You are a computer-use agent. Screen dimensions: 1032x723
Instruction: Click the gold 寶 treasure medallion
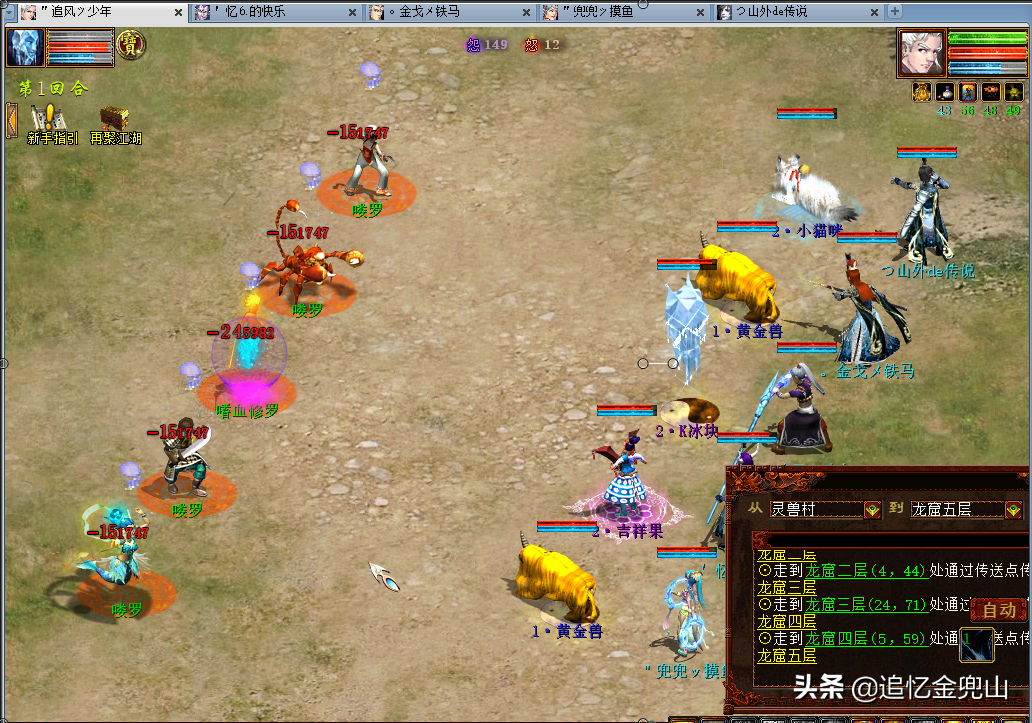(130, 44)
